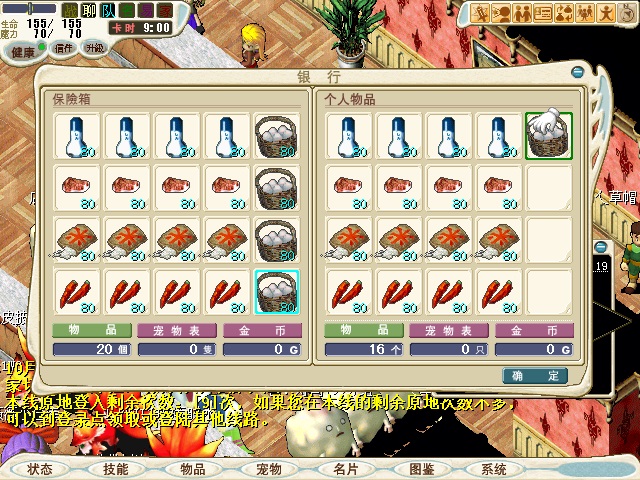
Task: Select the highlighted egg basket in the safe-deposit box
Action: click(276, 292)
